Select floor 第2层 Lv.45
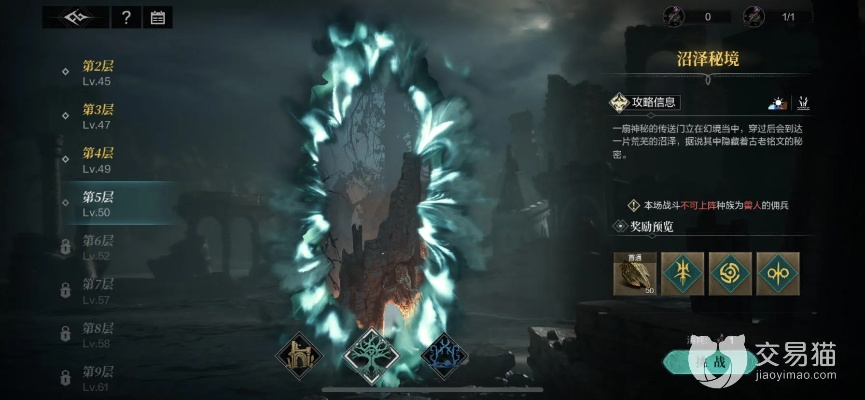The image size is (865, 400). (x=98, y=73)
